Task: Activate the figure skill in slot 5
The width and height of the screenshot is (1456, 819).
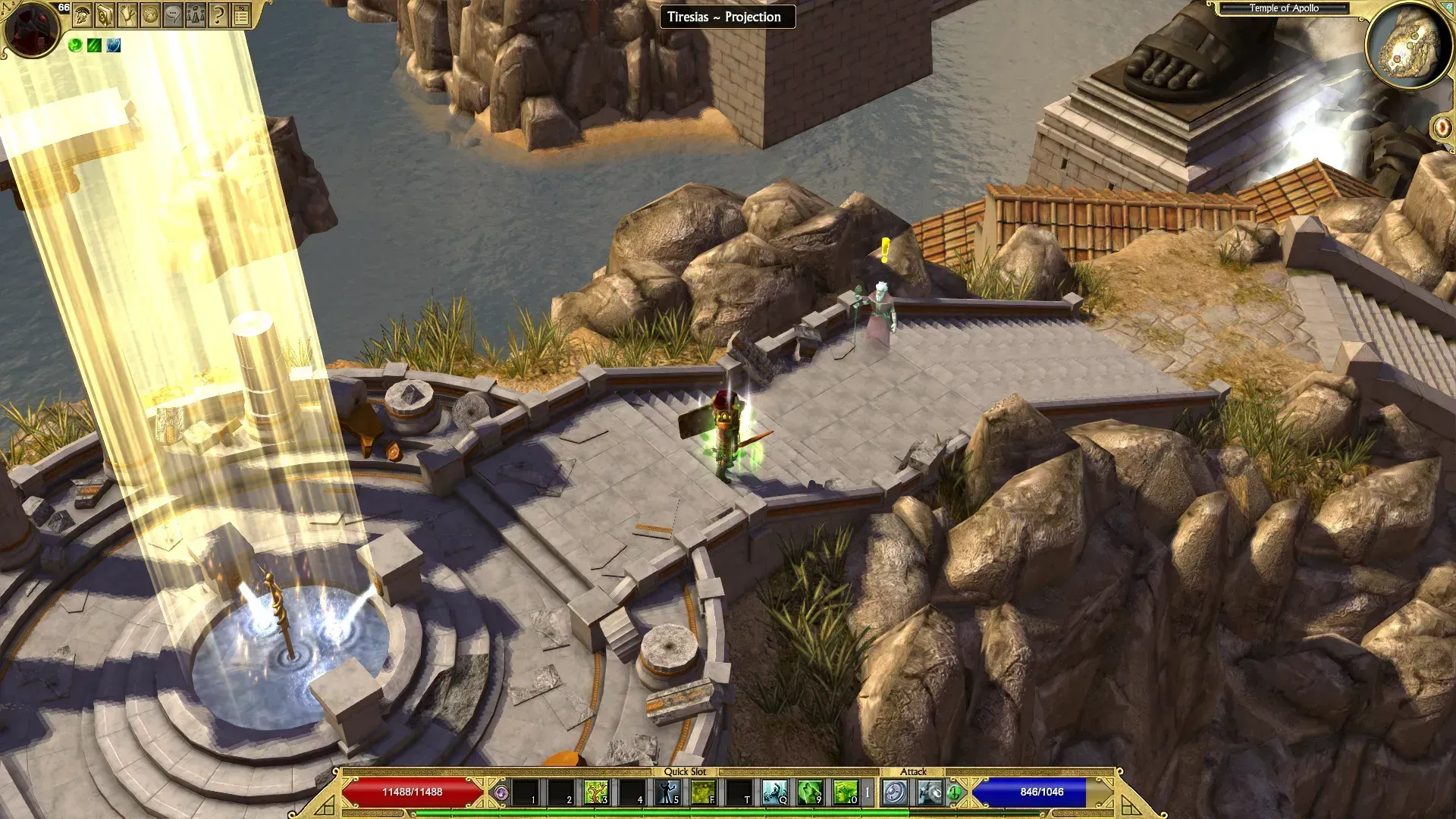Action: (x=668, y=792)
